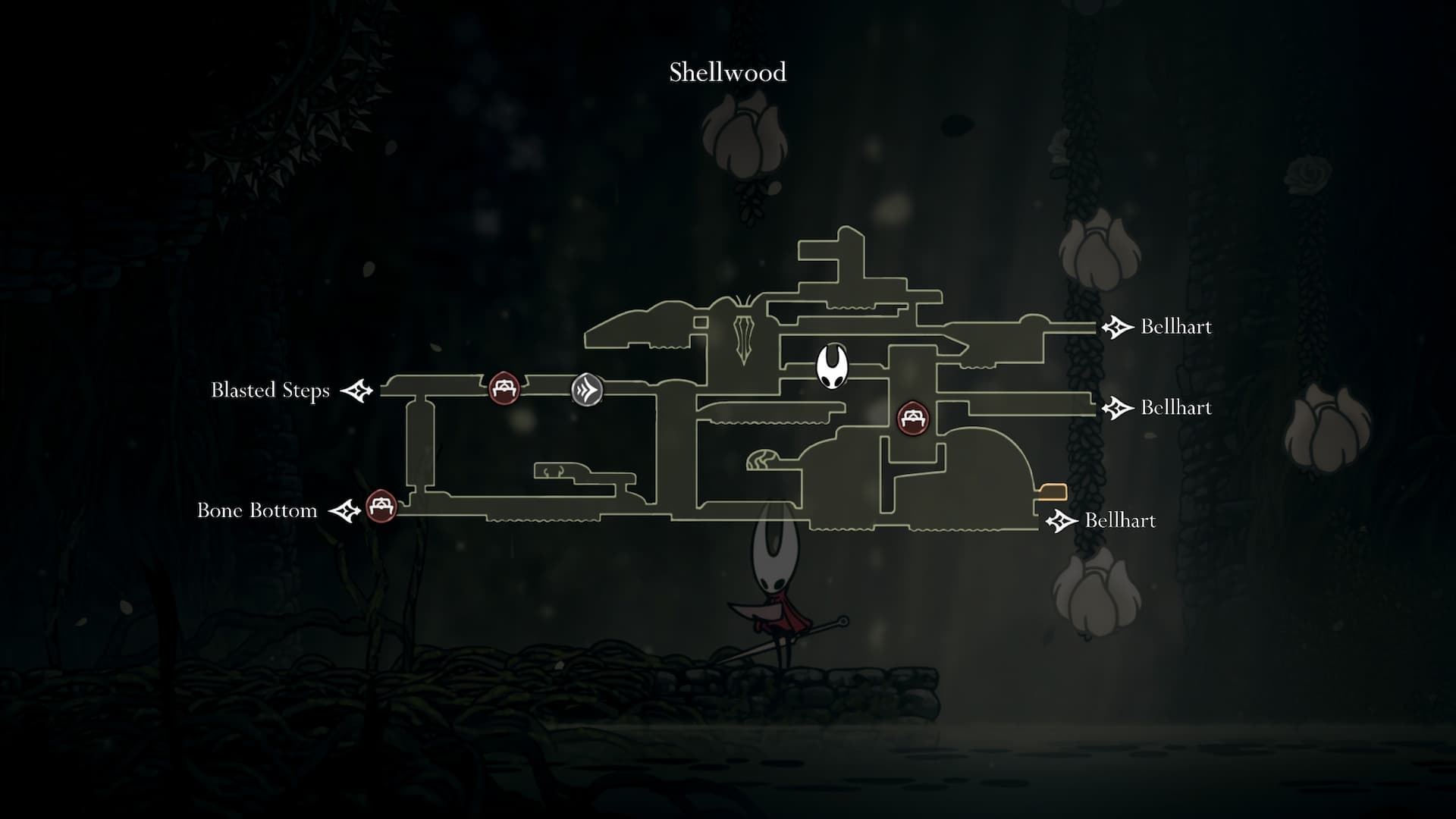Select the silver triple-arrow map marker

tap(587, 390)
